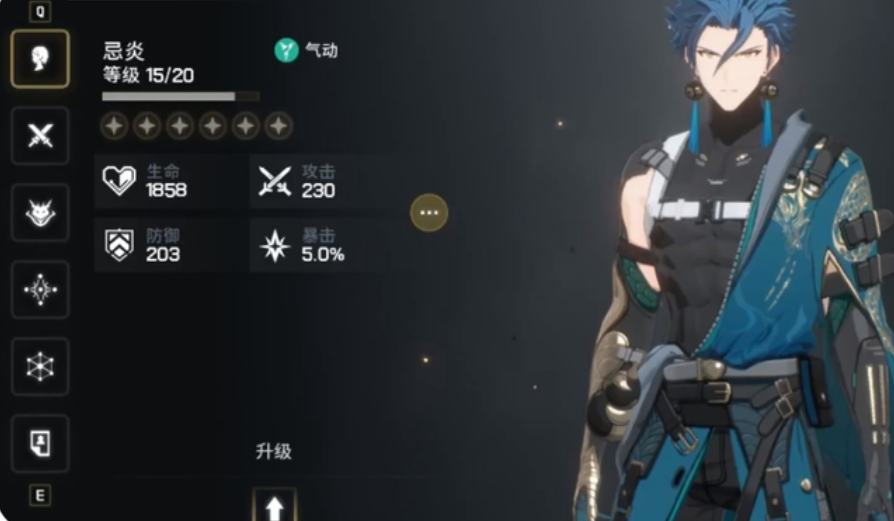
Task: Switch to the crossed swords weapon tab
Action: pyautogui.click(x=40, y=136)
